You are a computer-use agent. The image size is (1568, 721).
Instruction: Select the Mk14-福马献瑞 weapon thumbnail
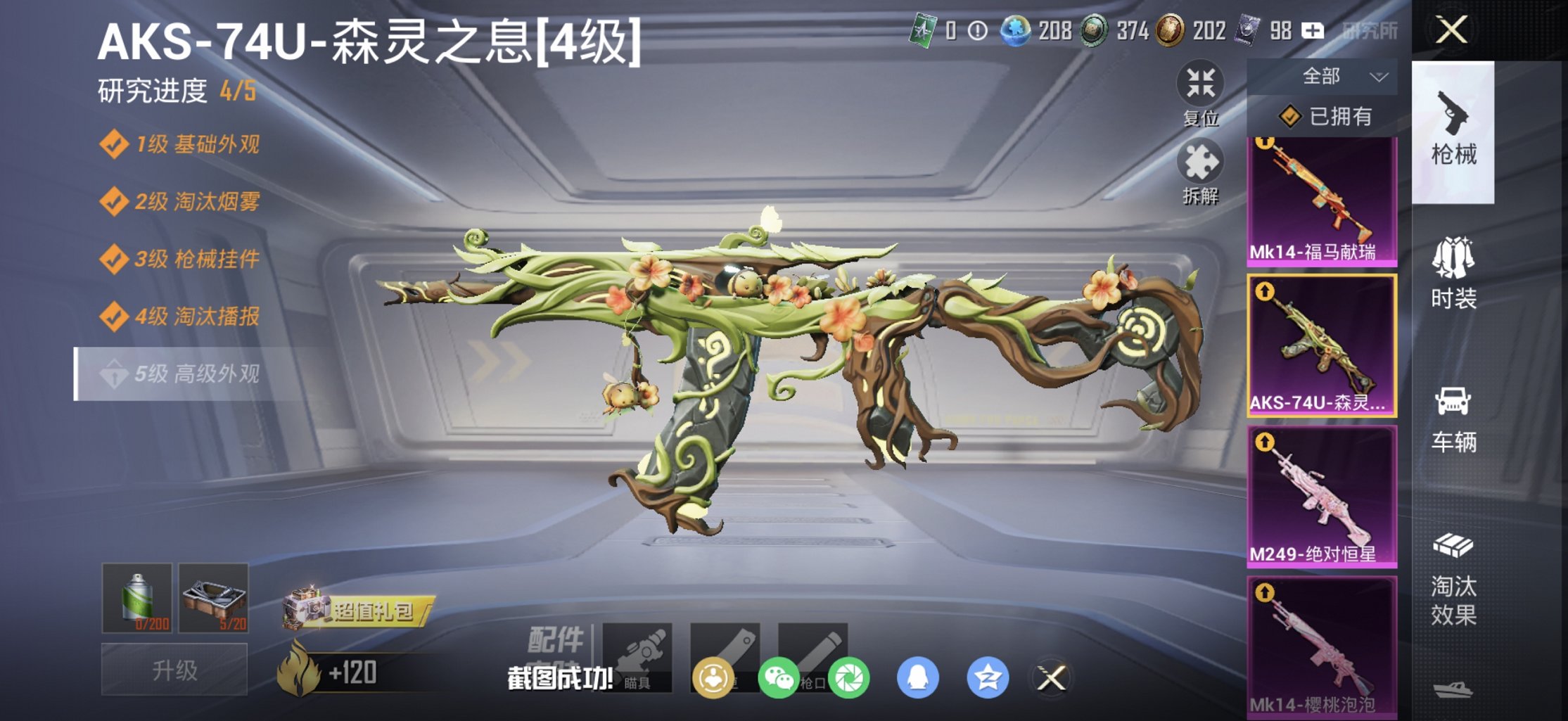coord(1322,197)
